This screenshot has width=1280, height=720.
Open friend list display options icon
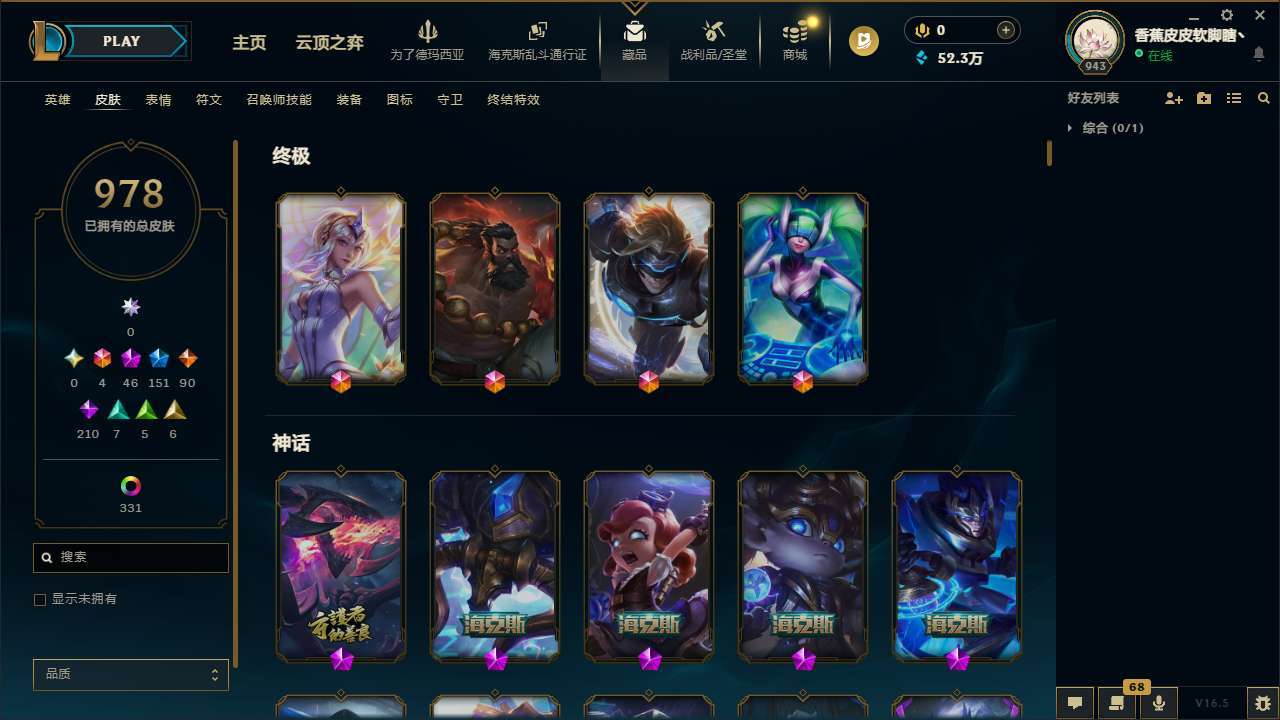click(x=1233, y=97)
